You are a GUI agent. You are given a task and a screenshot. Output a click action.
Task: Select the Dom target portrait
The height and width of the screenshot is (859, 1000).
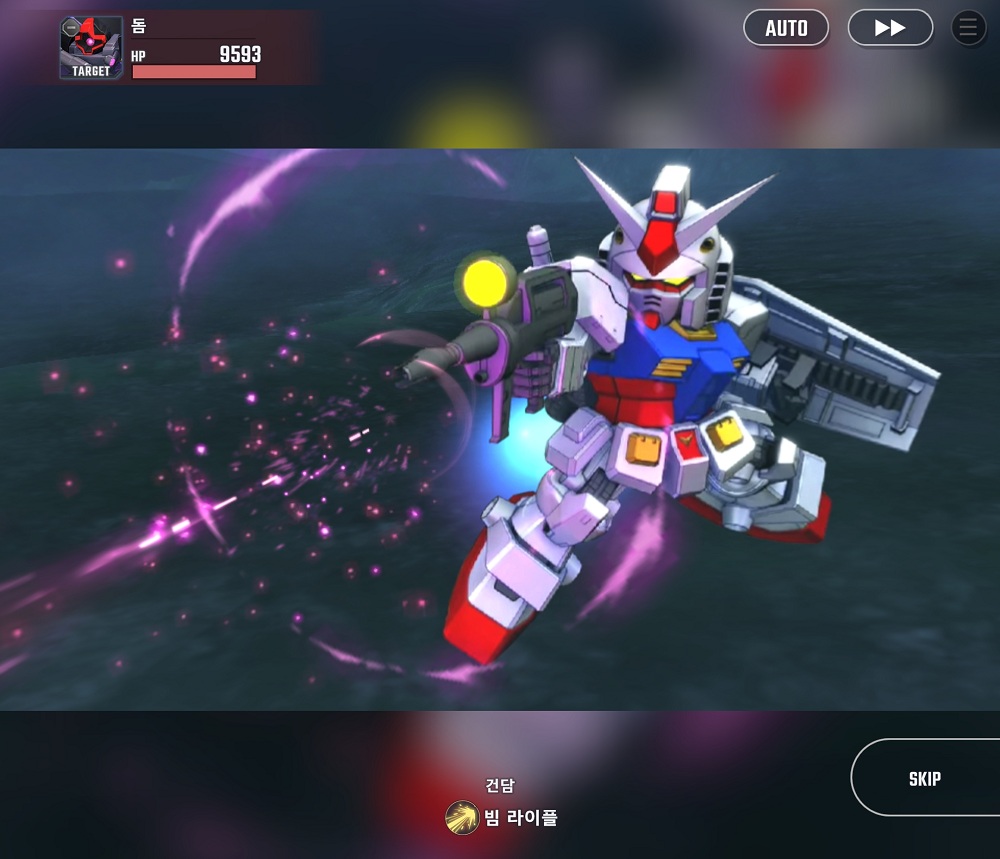coord(91,48)
